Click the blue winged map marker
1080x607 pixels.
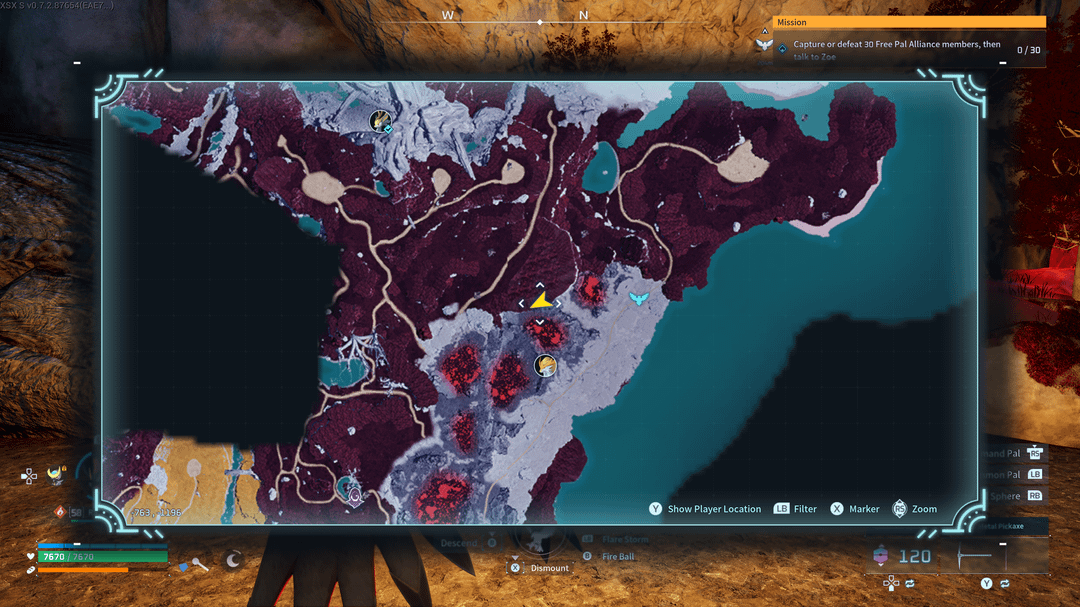pyautogui.click(x=639, y=298)
